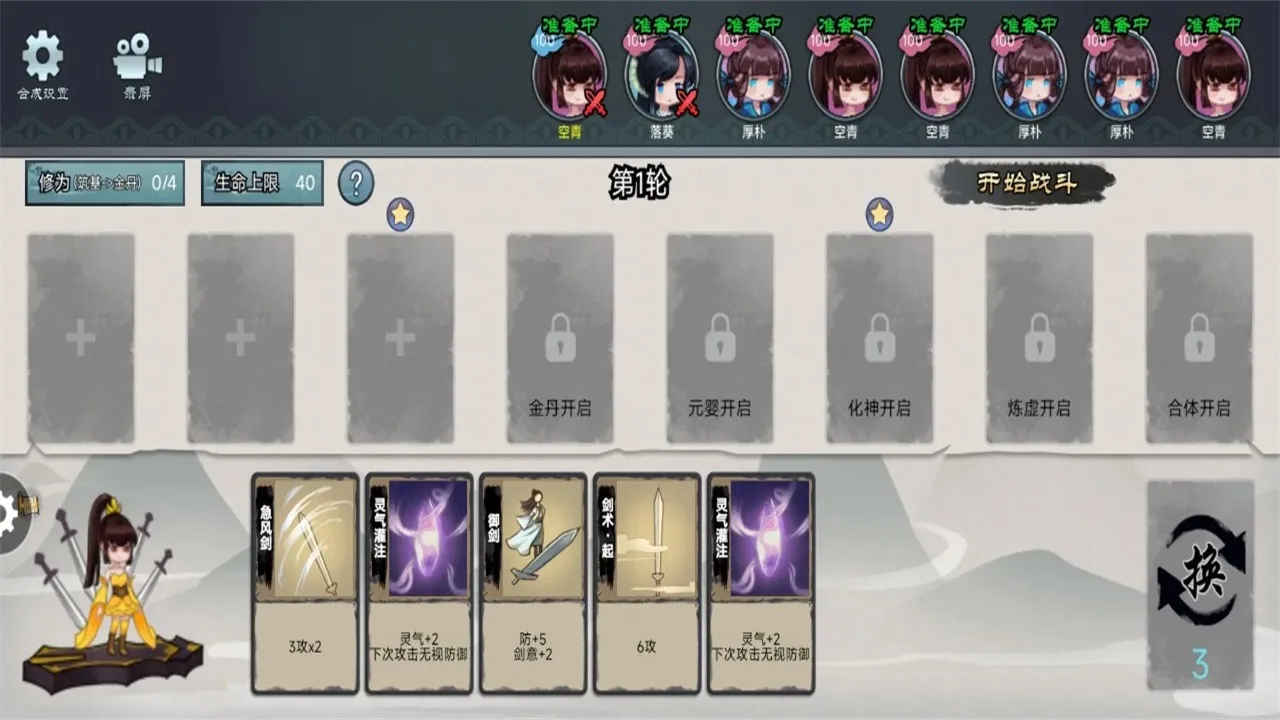Click the star icon above the 化神 locked slot

click(879, 212)
